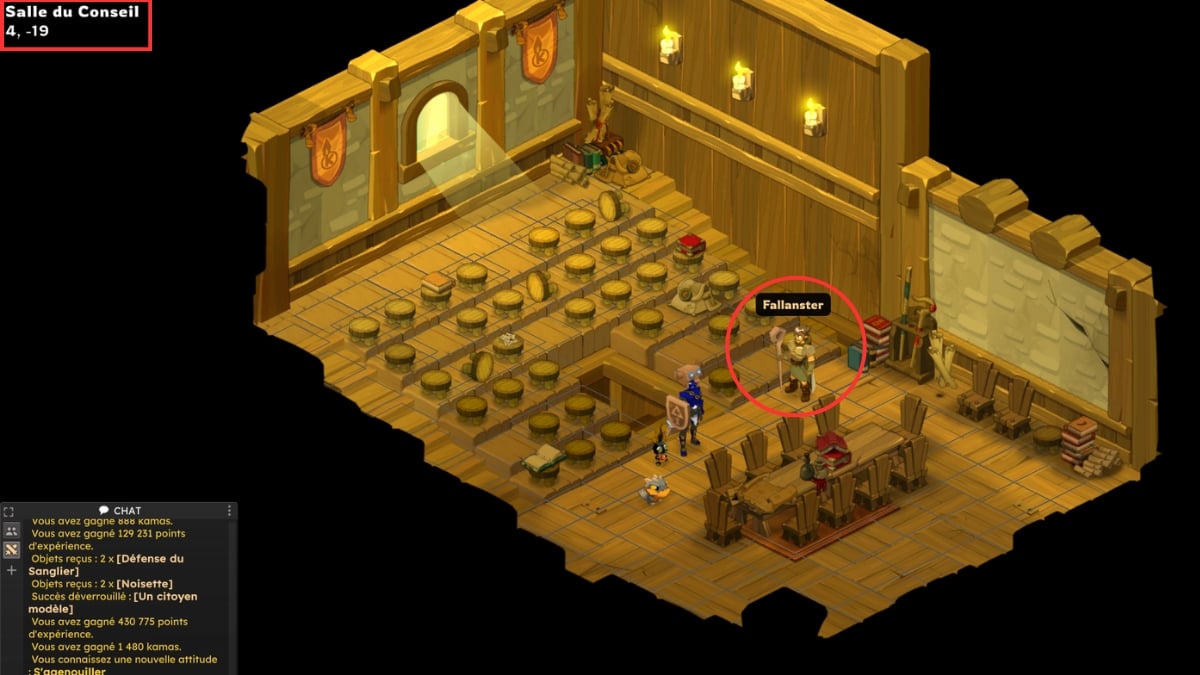The height and width of the screenshot is (675, 1200).
Task: Expand the chat window with the corner-brackets icon
Action: (9, 511)
